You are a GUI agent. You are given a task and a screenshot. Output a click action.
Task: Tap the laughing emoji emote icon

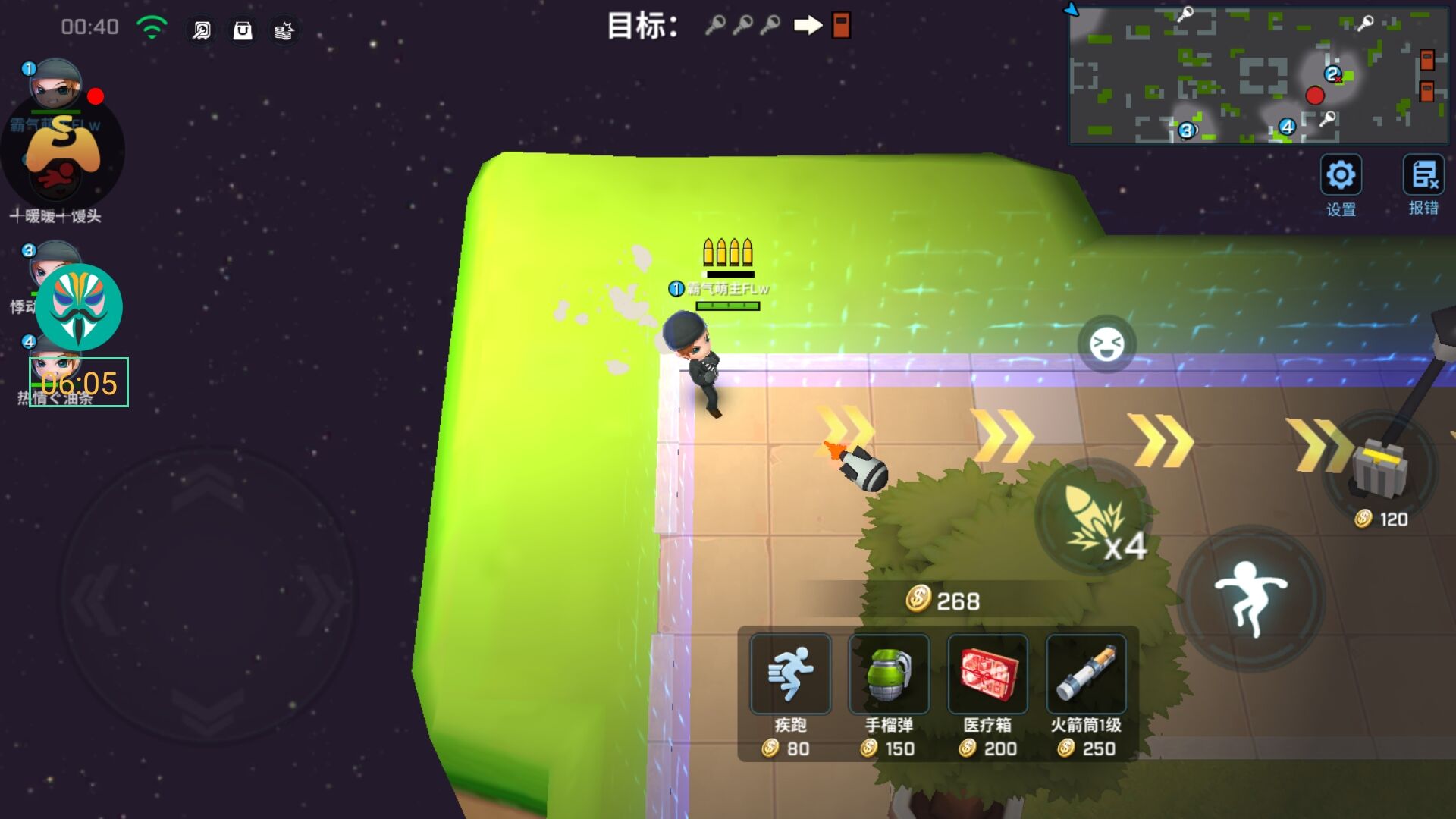(x=1106, y=343)
